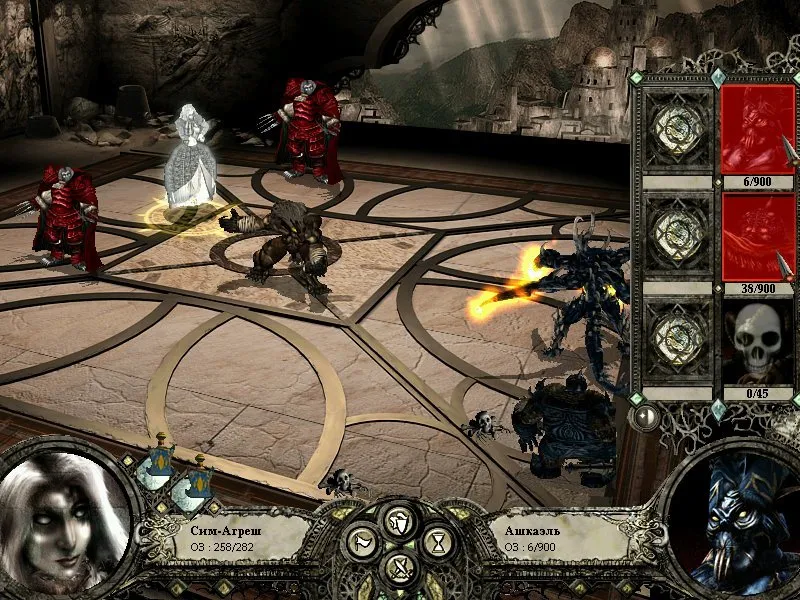800x600 pixels.
Task: Select the hourglass Wait action
Action: click(439, 543)
